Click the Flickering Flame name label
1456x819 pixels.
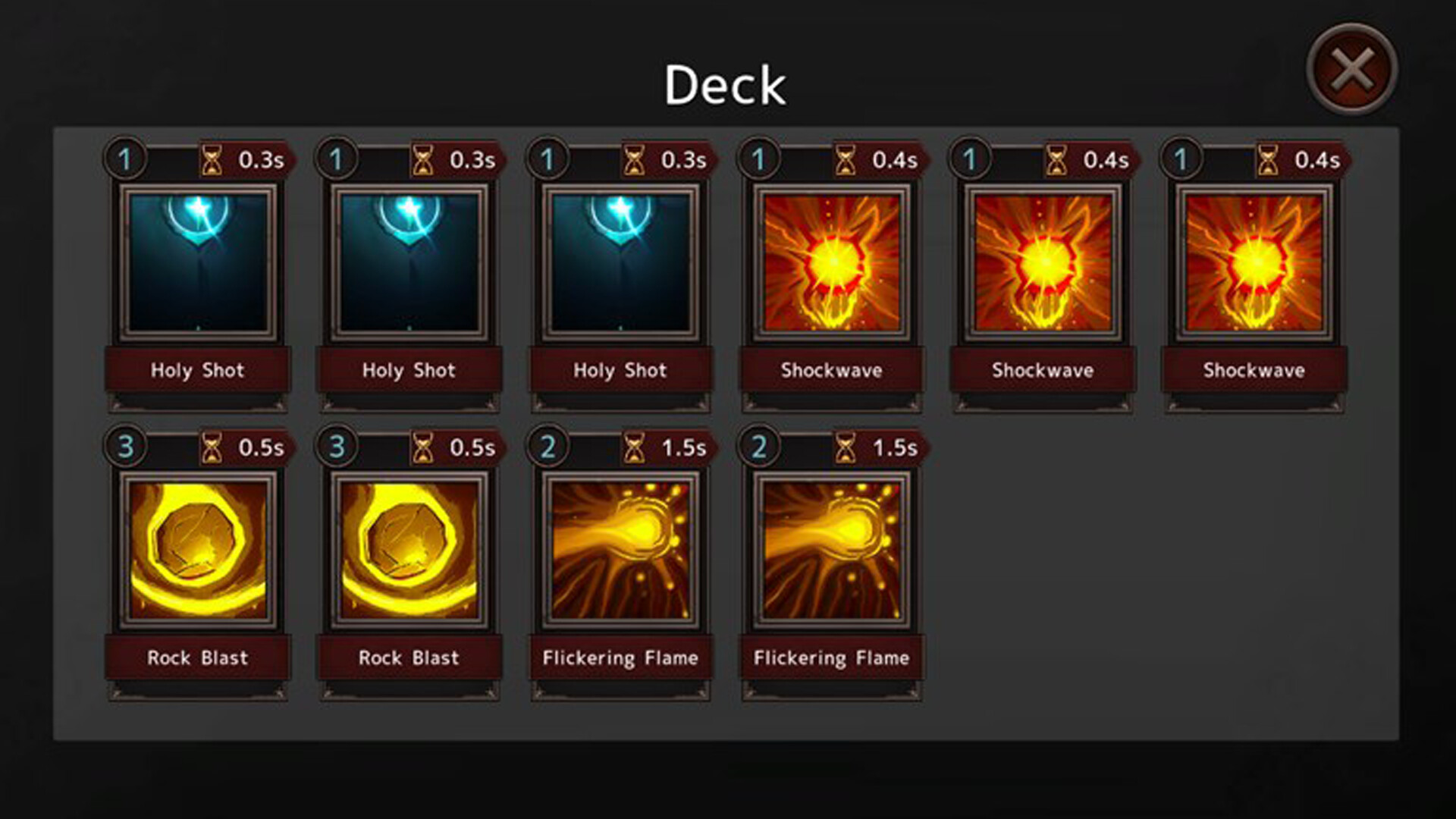[x=620, y=658]
